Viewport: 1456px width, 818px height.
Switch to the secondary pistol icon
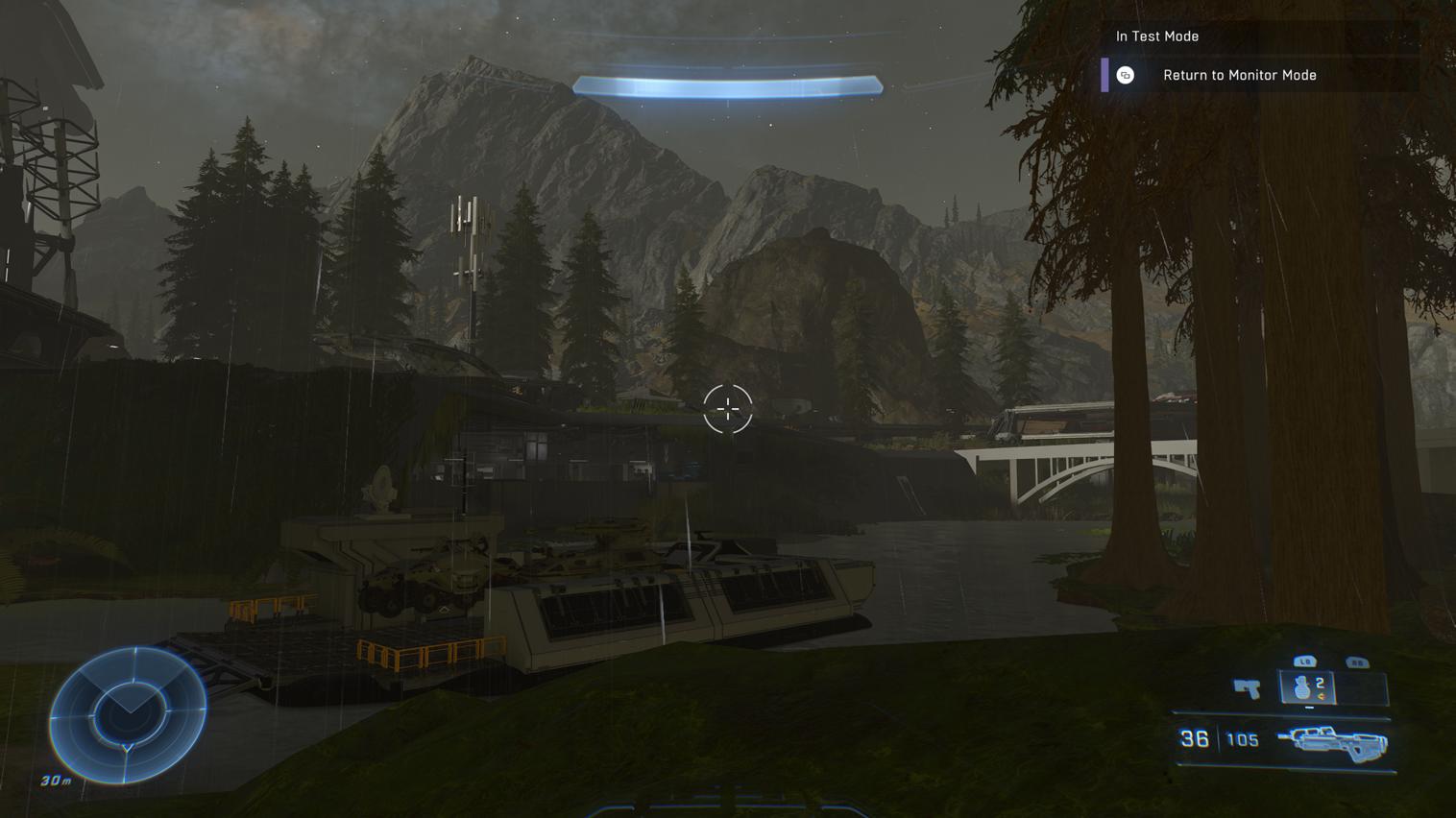tap(1247, 687)
